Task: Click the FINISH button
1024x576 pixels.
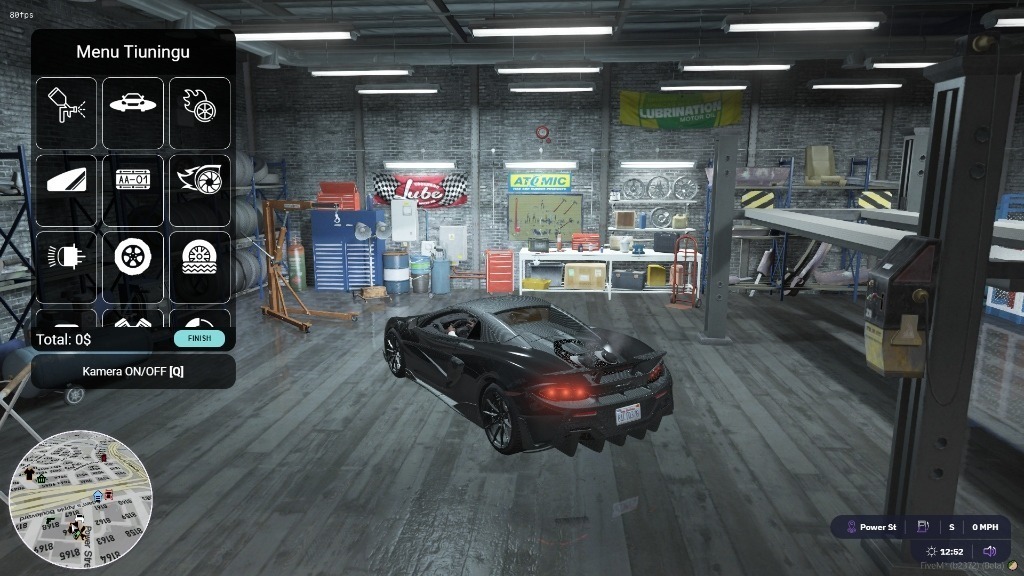Action: 199,339
